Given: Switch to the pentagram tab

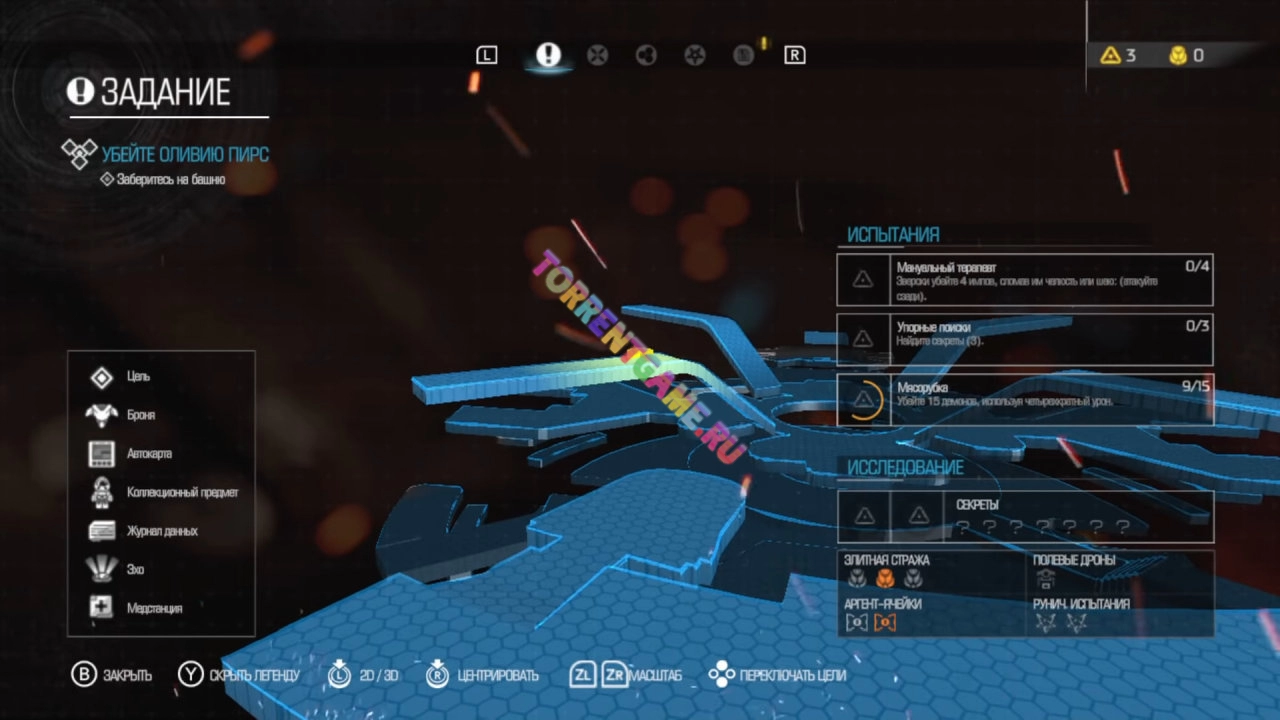Looking at the screenshot, I should tap(694, 55).
